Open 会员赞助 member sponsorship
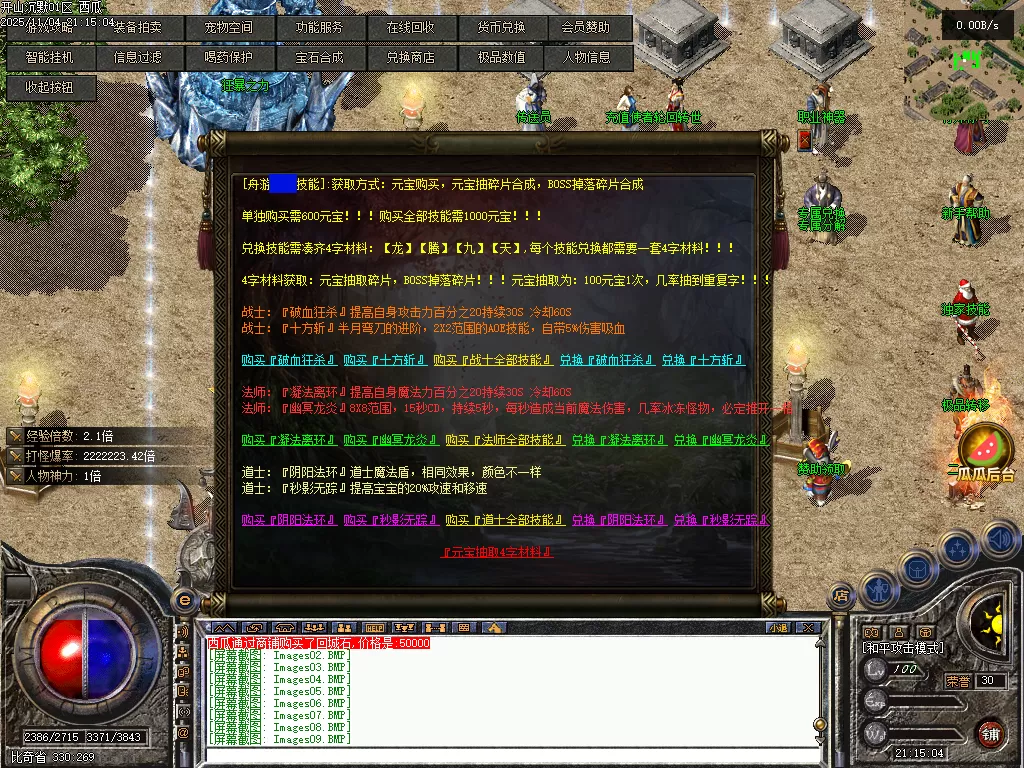 [x=590, y=28]
